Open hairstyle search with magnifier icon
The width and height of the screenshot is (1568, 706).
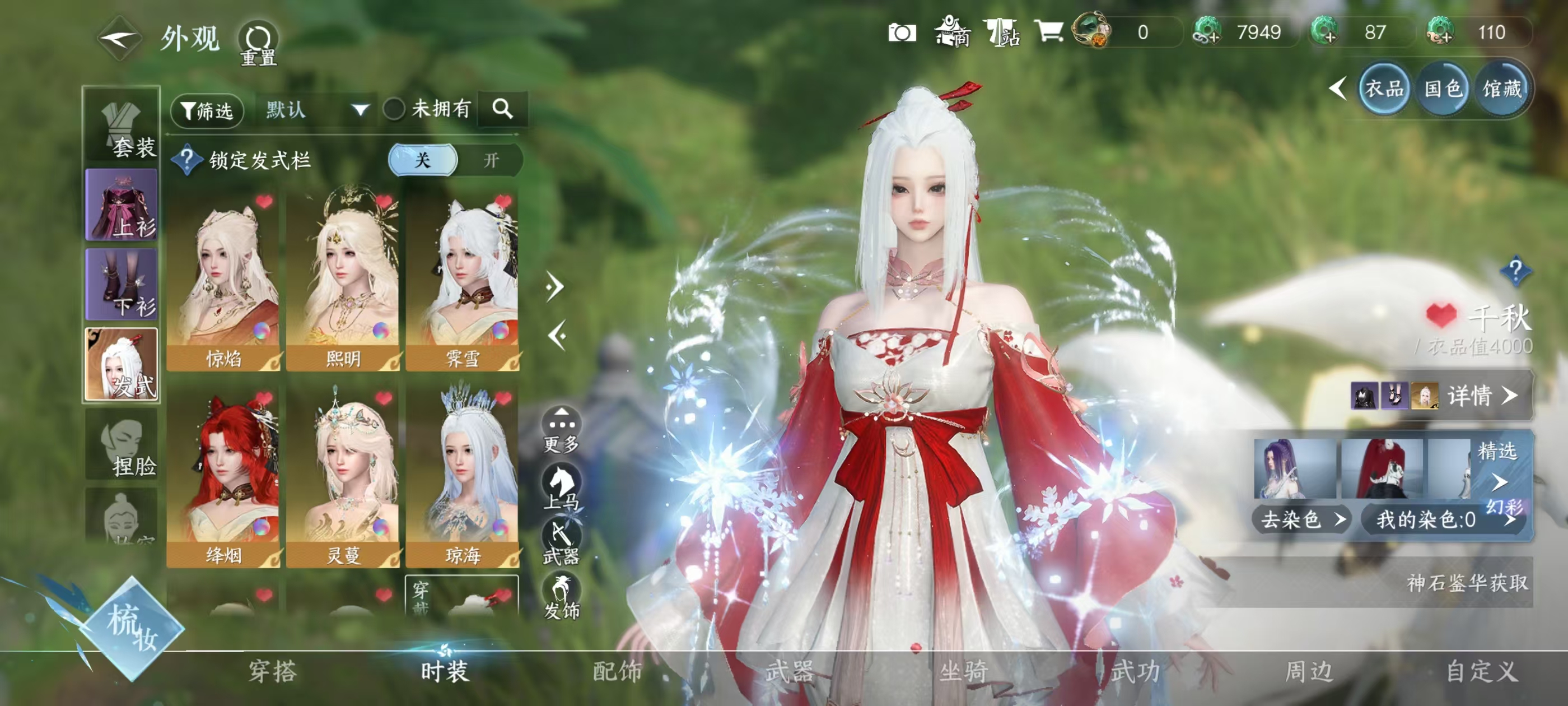click(x=502, y=109)
